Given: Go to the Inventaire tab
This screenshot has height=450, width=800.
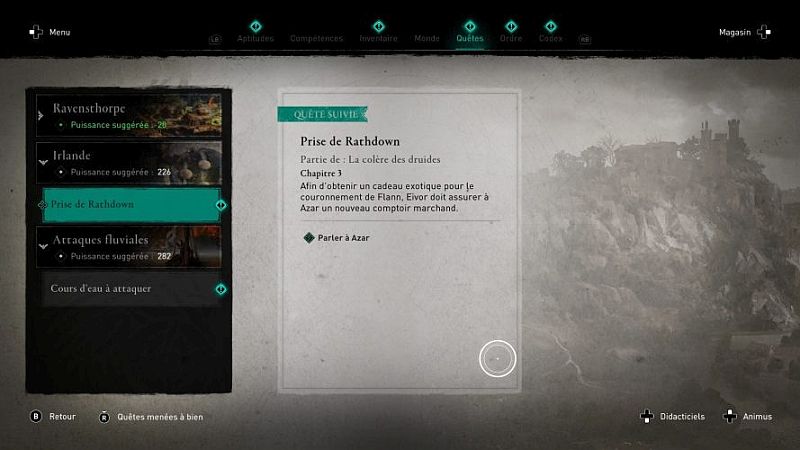Looking at the screenshot, I should (x=378, y=38).
